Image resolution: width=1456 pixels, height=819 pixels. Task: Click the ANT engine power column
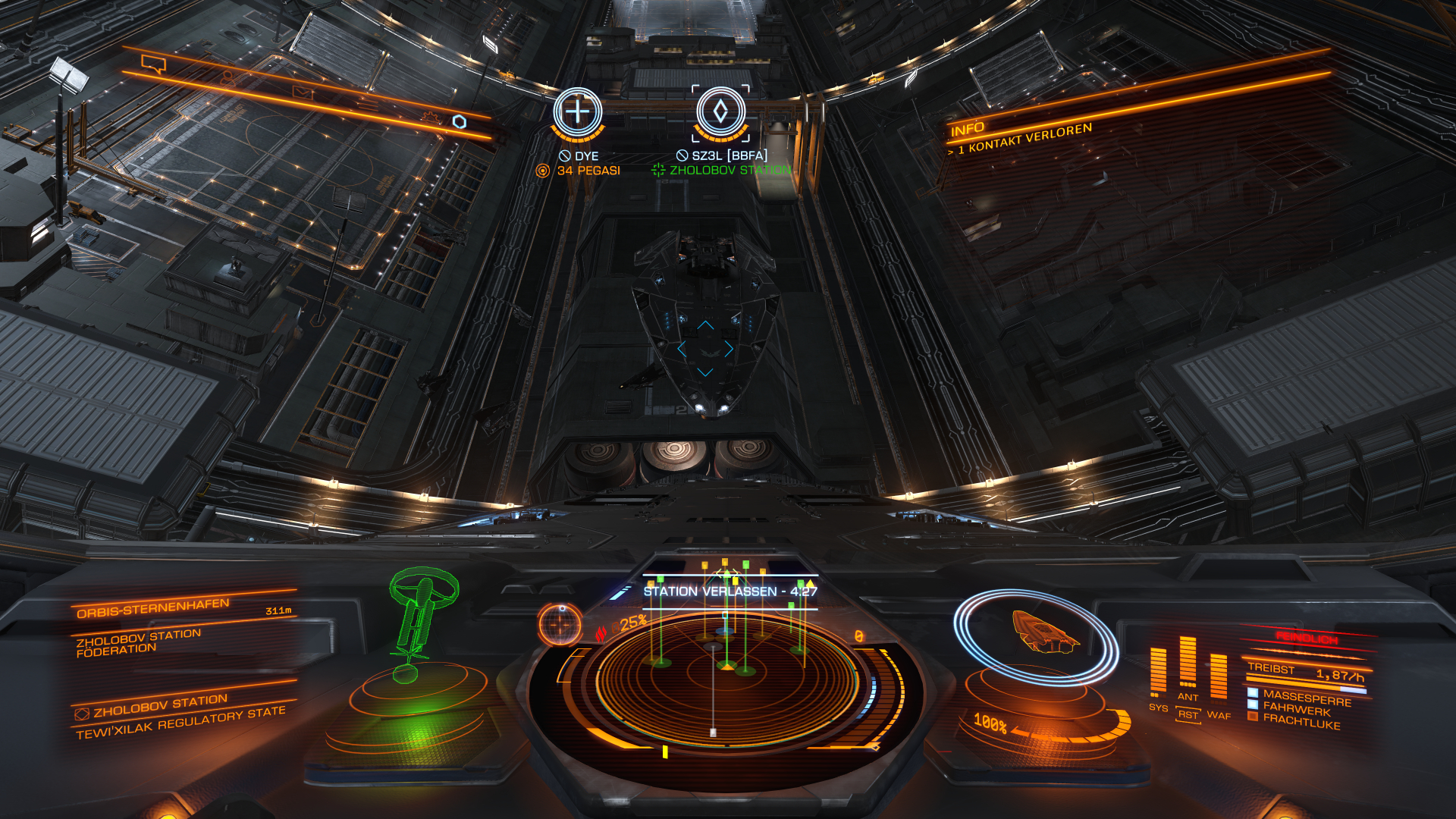tap(1188, 664)
